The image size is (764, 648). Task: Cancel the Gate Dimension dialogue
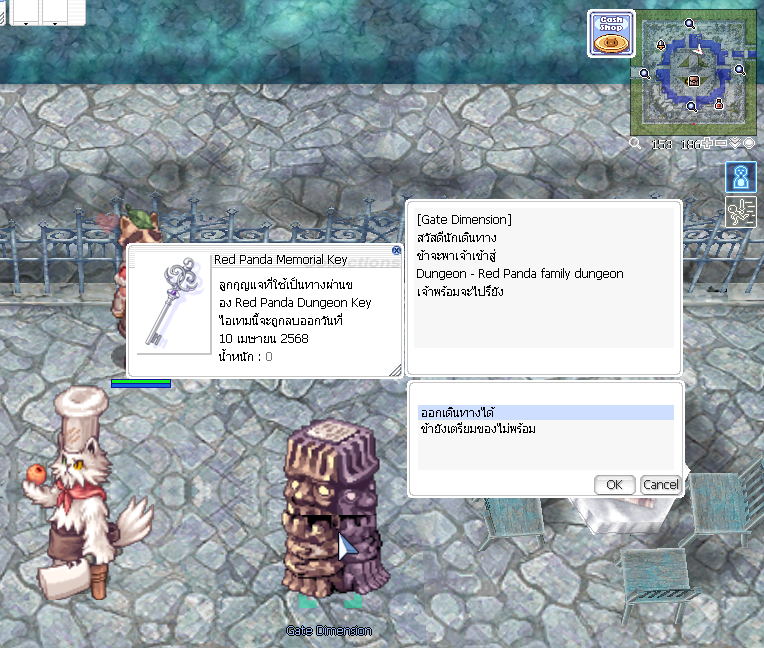tap(660, 485)
